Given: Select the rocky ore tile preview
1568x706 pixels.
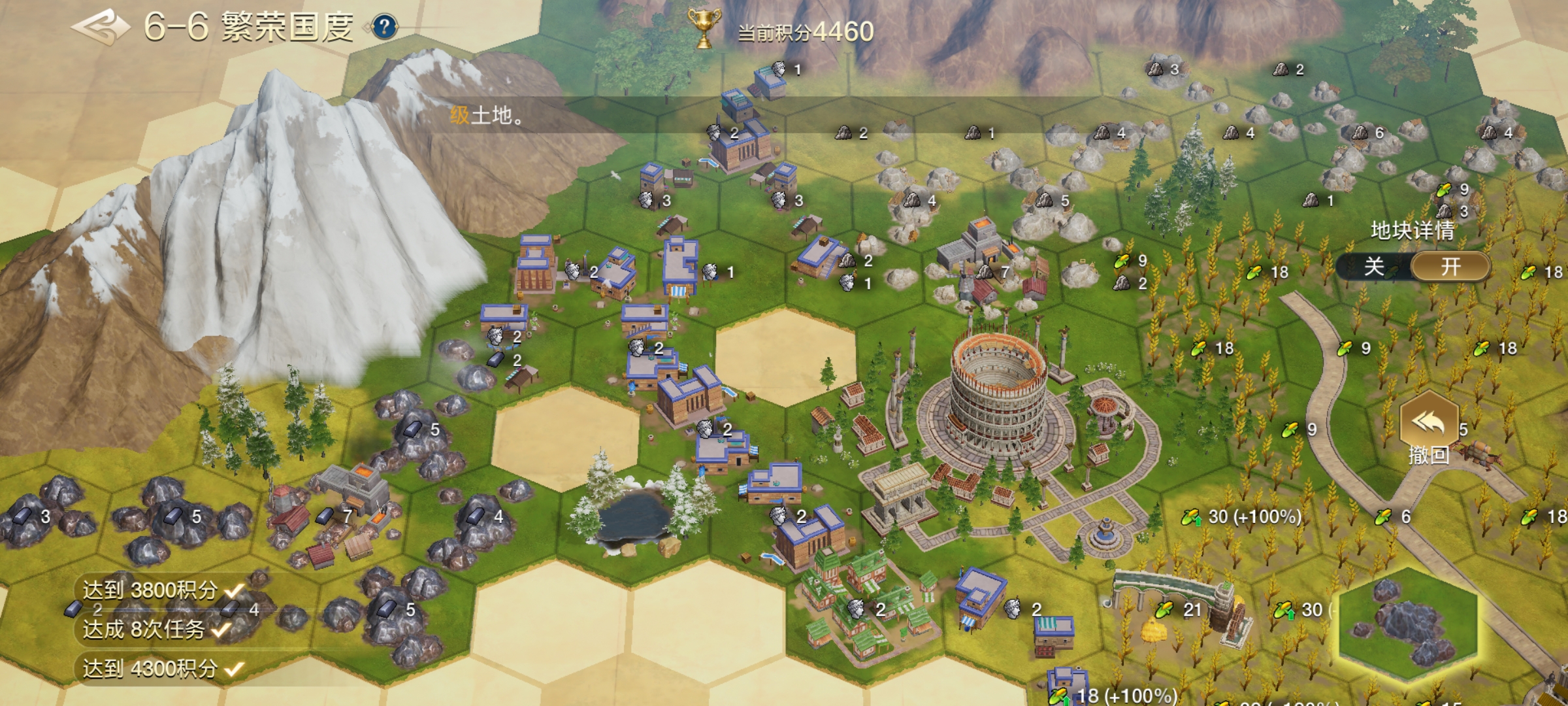Looking at the screenshot, I should click(1408, 626).
